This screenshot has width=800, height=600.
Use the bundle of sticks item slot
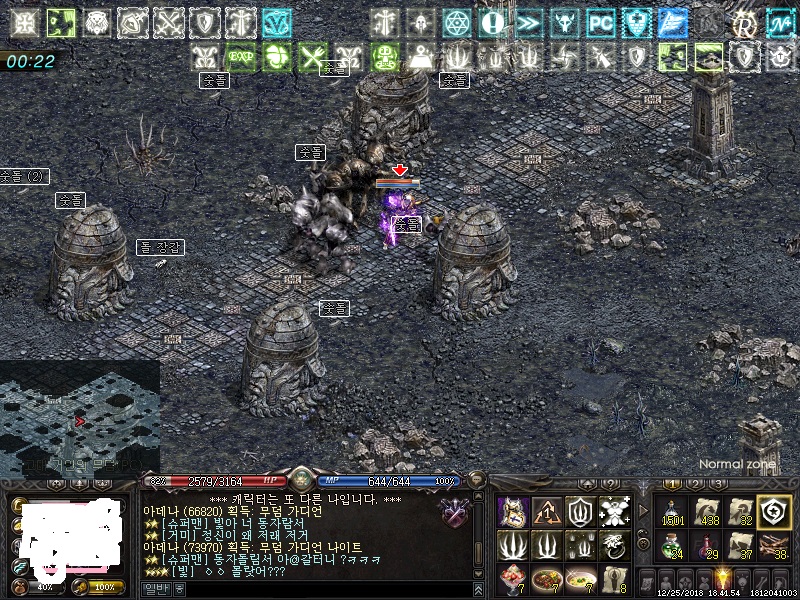[773, 545]
